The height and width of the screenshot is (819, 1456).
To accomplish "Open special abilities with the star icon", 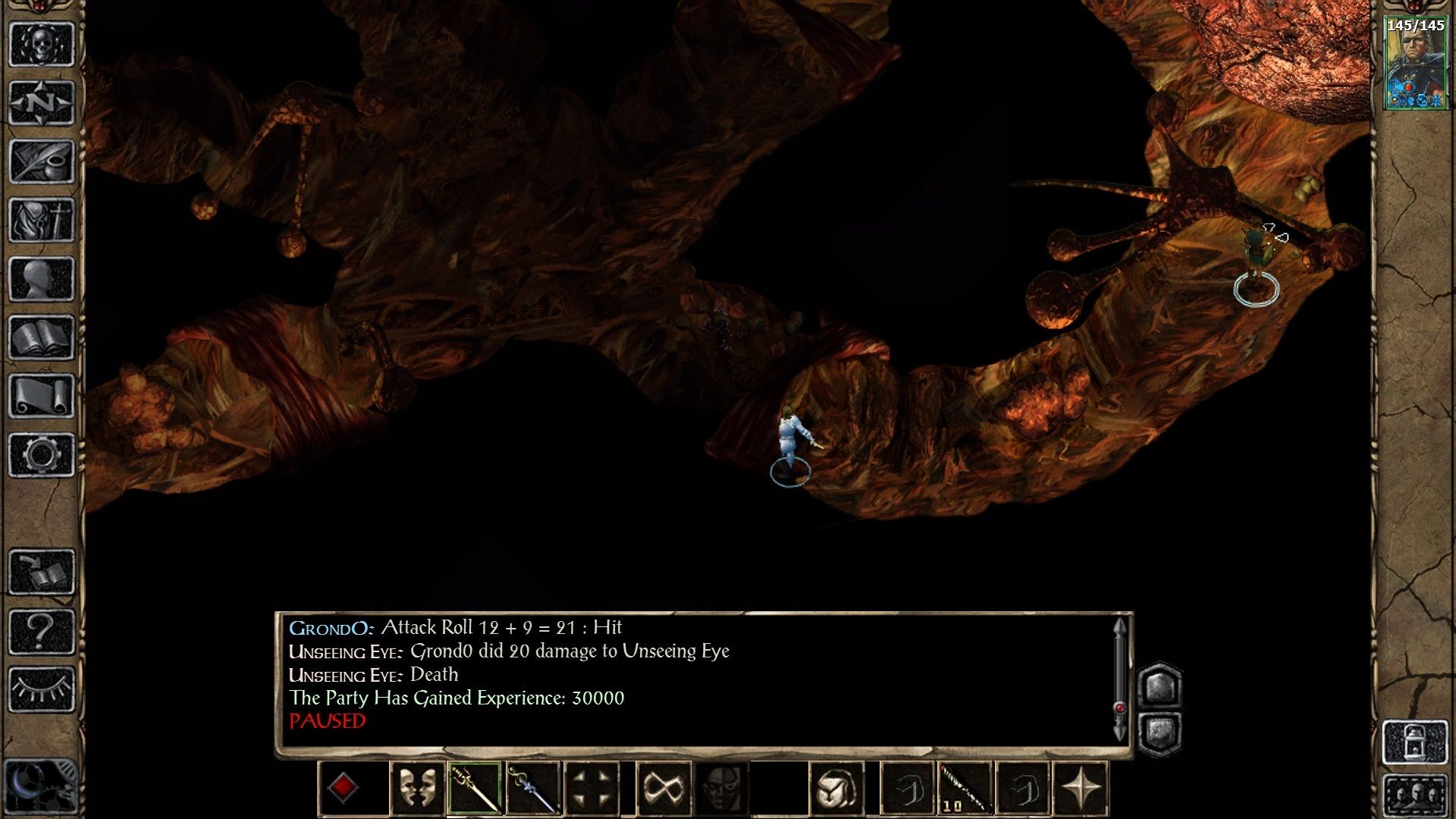I will (1081, 789).
